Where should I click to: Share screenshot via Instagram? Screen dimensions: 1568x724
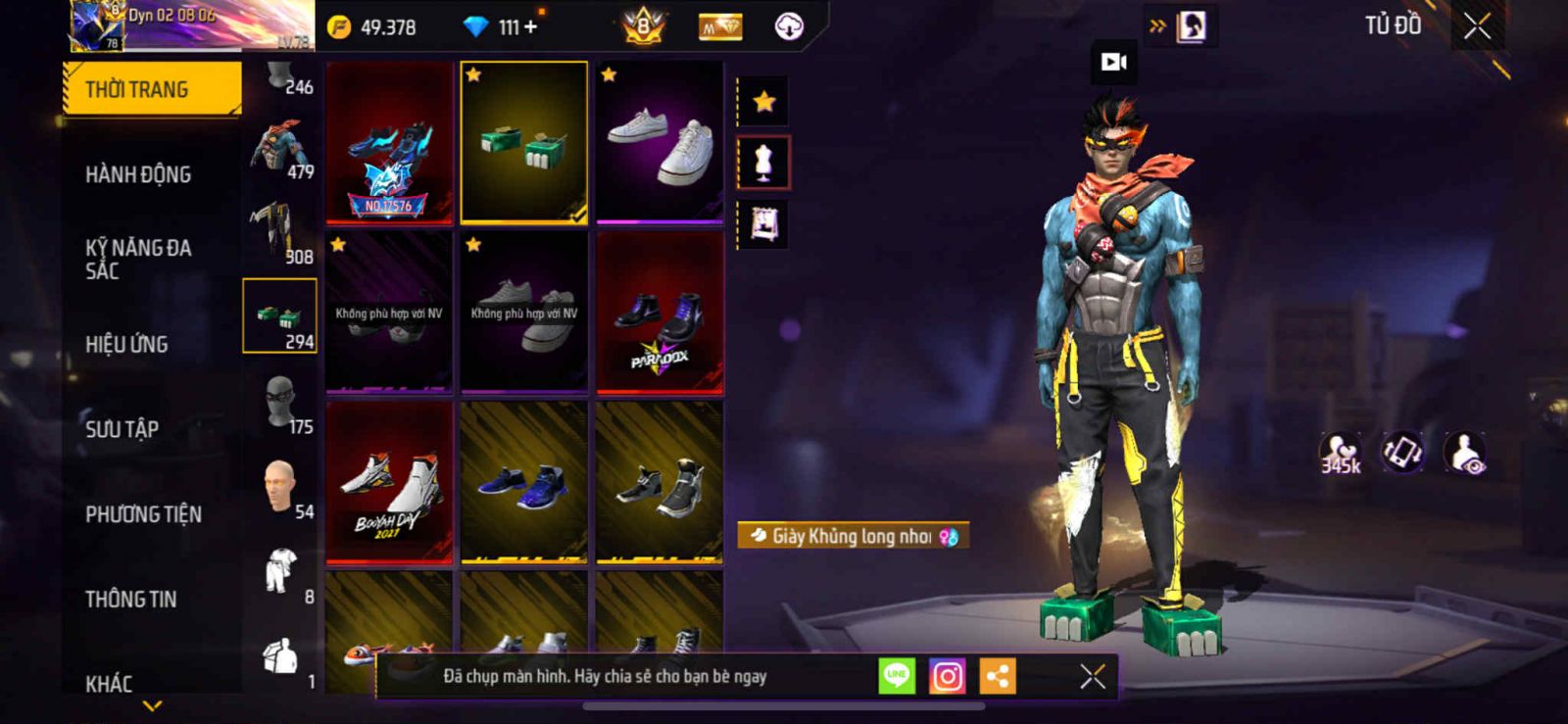[x=947, y=676]
